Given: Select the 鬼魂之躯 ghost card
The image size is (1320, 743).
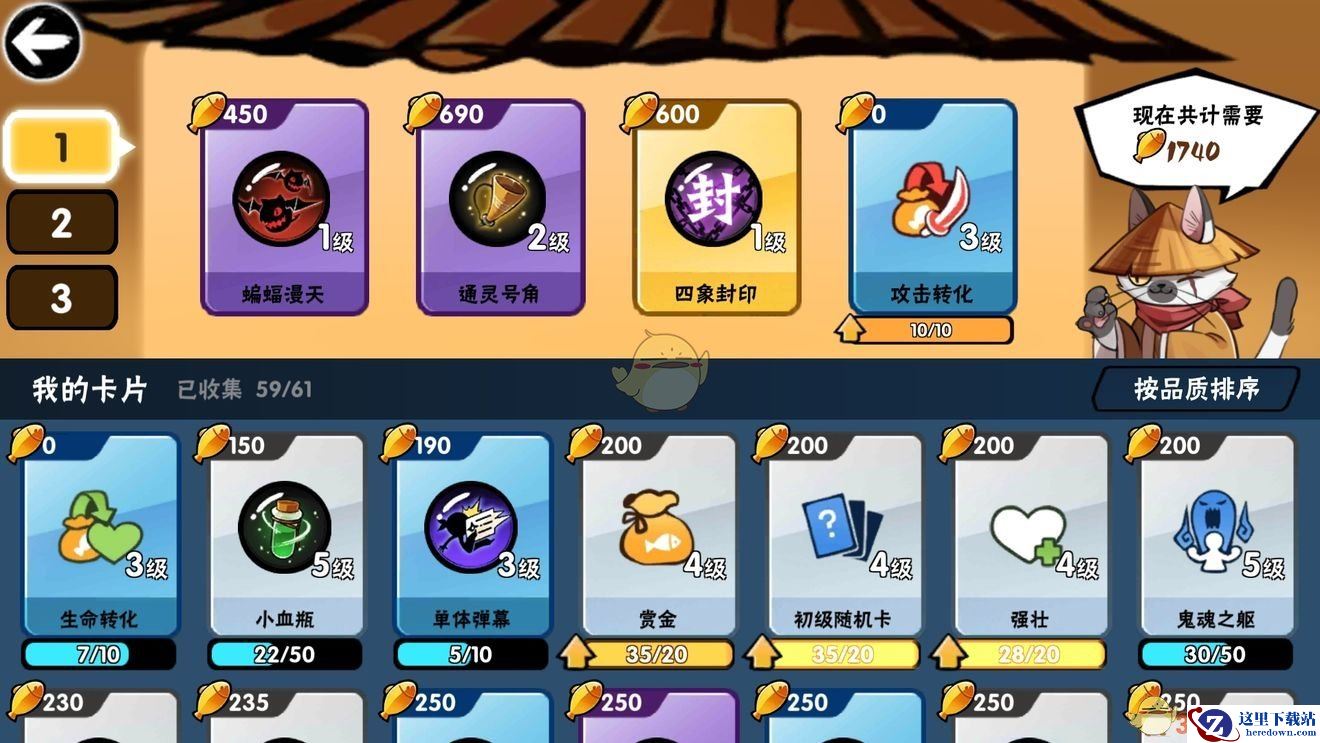Looking at the screenshot, I should (1216, 535).
